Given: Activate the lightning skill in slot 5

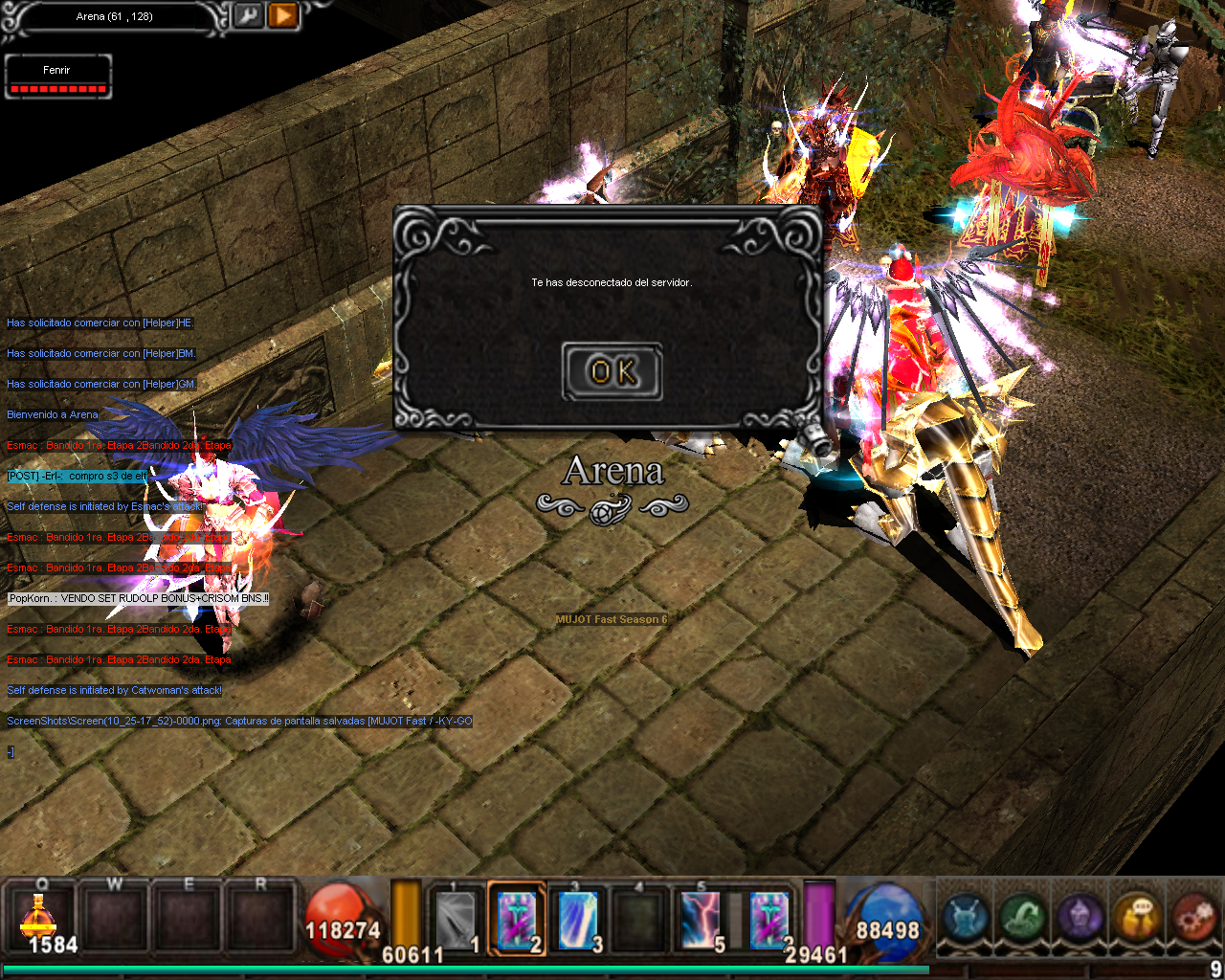Looking at the screenshot, I should point(701,921).
